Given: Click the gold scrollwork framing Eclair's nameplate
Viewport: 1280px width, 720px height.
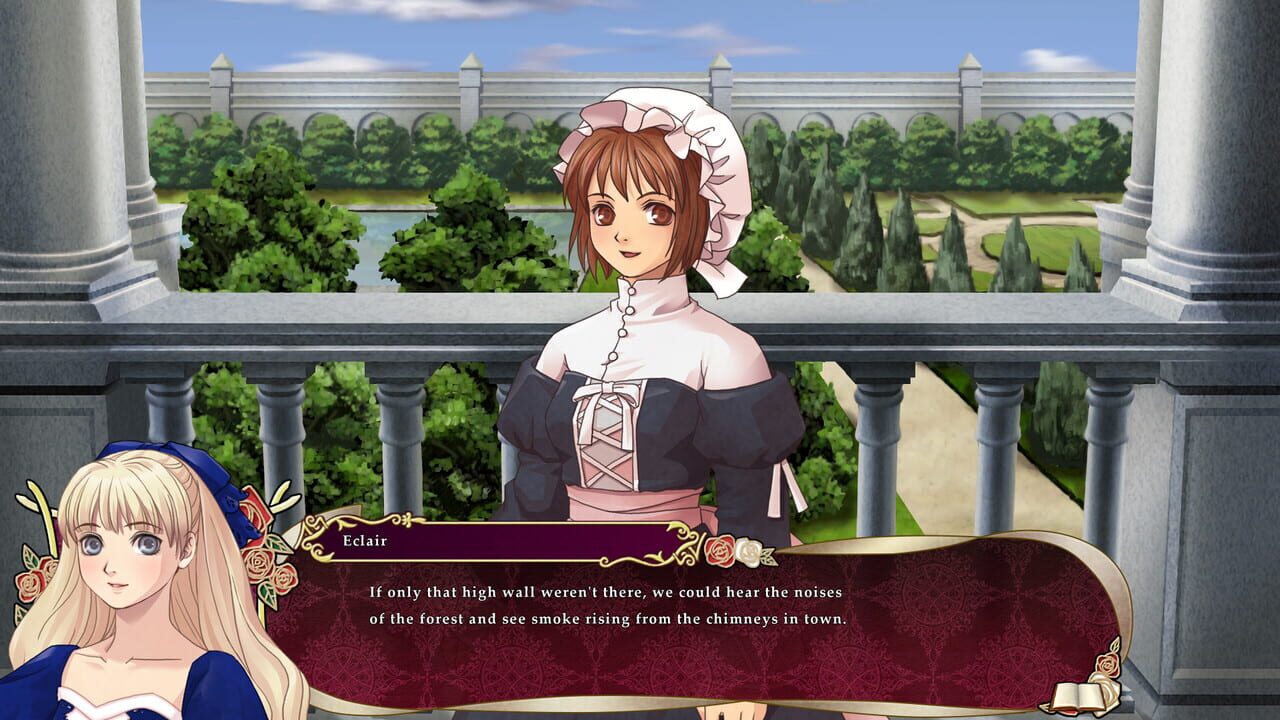Looking at the screenshot, I should click(315, 530).
